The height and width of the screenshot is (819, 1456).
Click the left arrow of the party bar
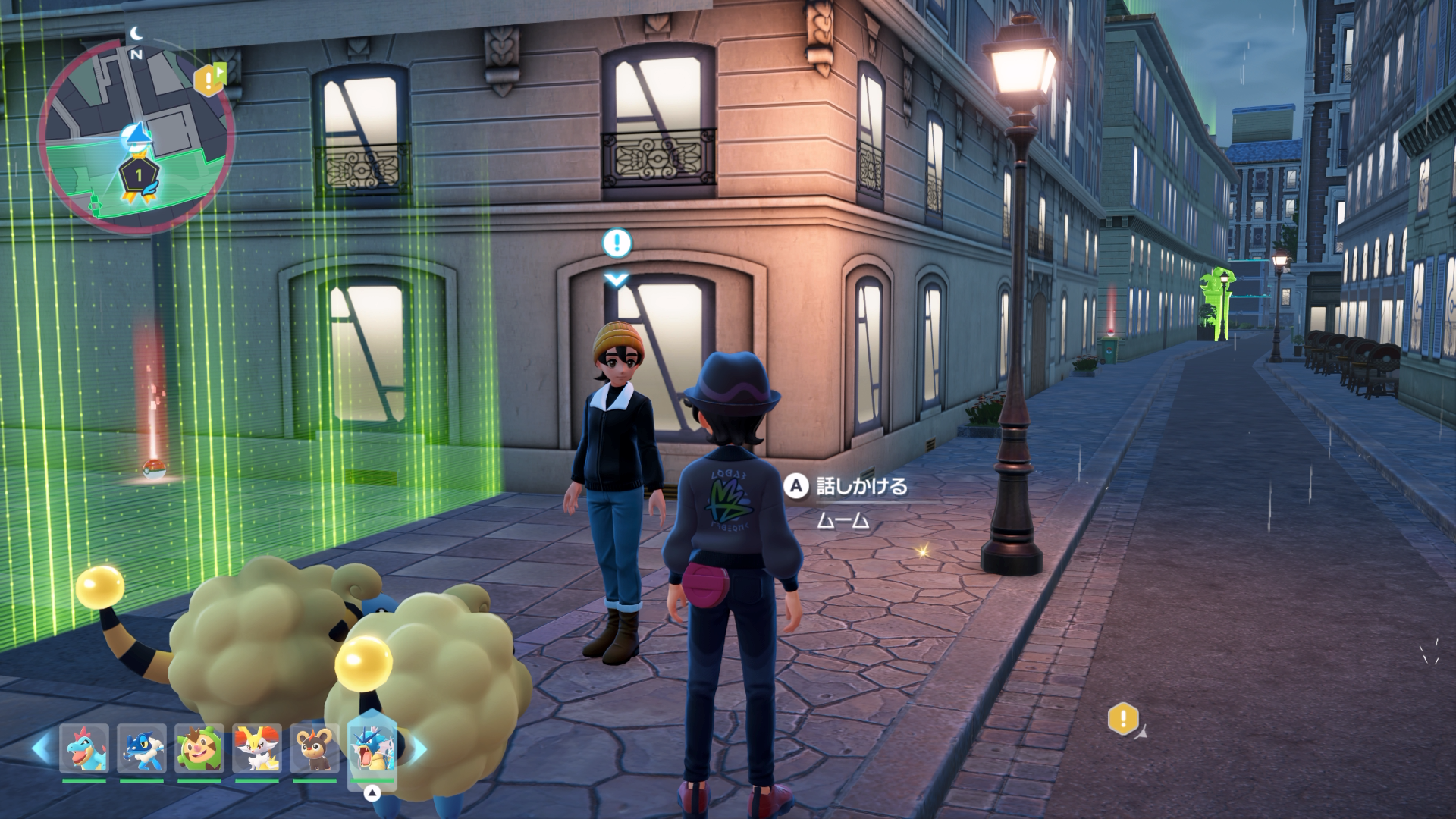[x=41, y=749]
